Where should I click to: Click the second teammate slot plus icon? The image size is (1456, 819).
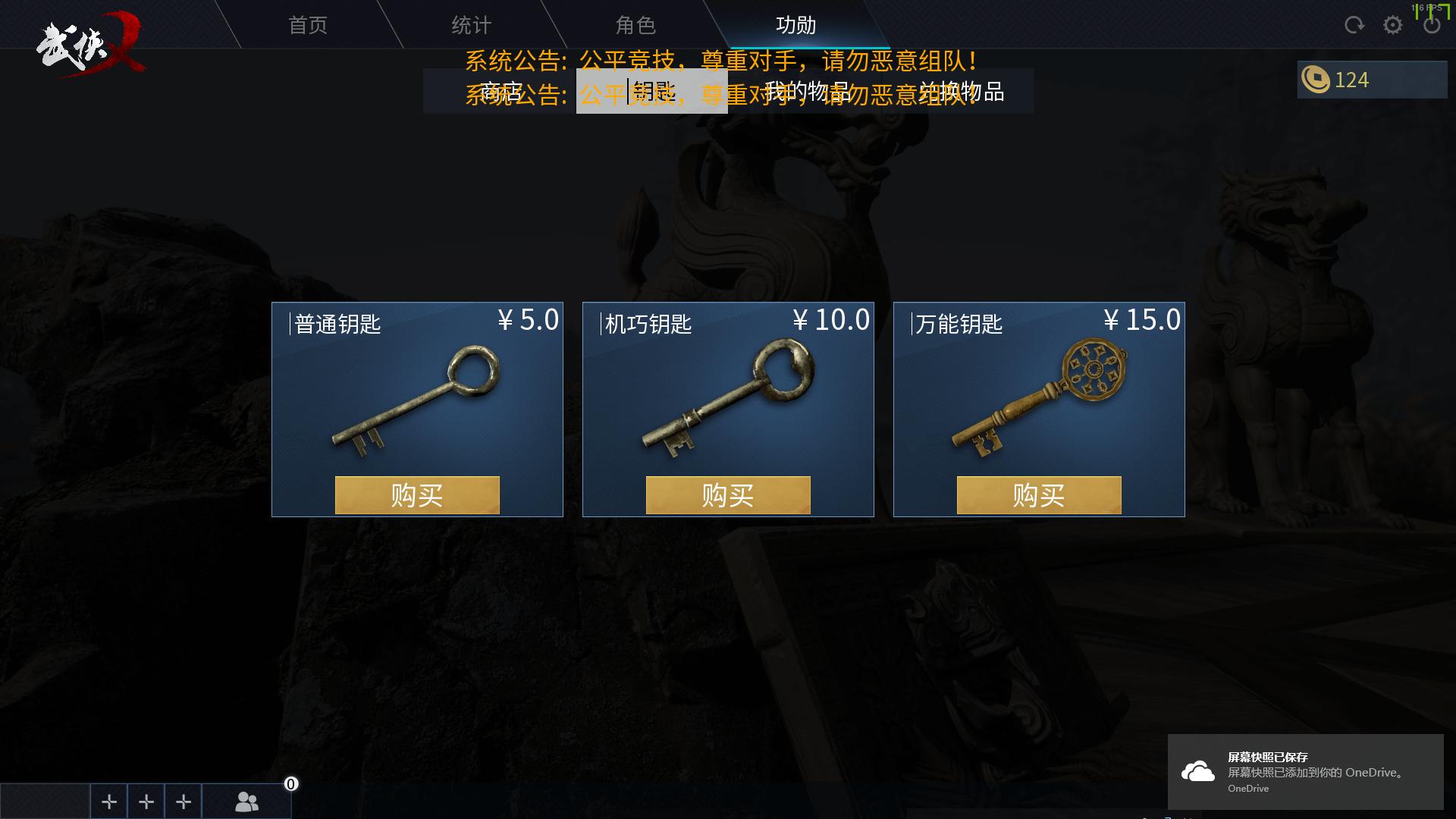[146, 801]
